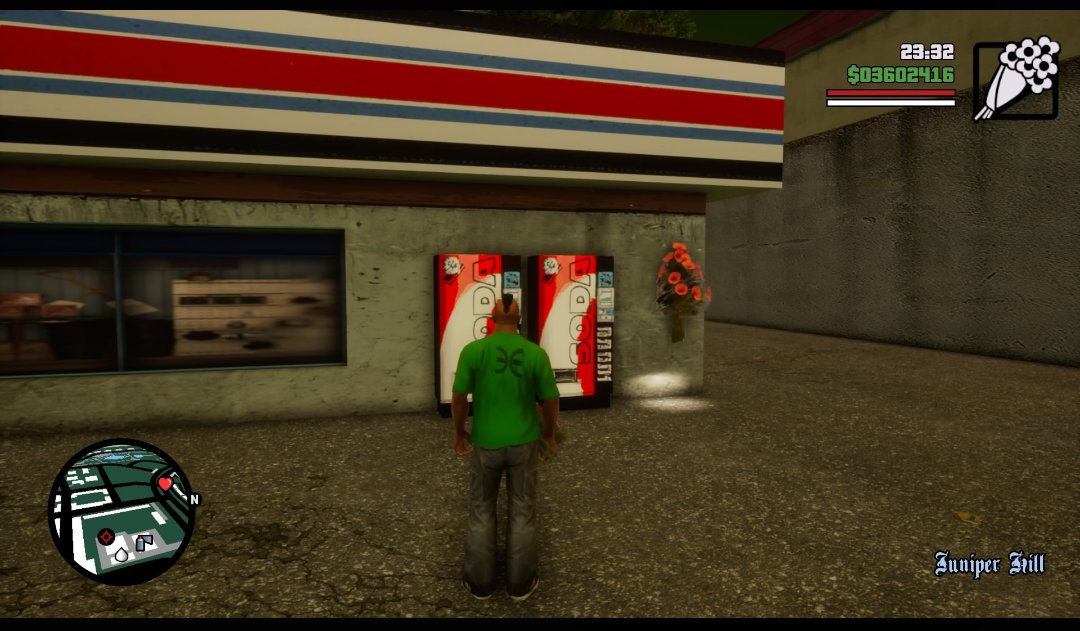The height and width of the screenshot is (631, 1080).
Task: Open the circular minimap
Action: tap(121, 511)
